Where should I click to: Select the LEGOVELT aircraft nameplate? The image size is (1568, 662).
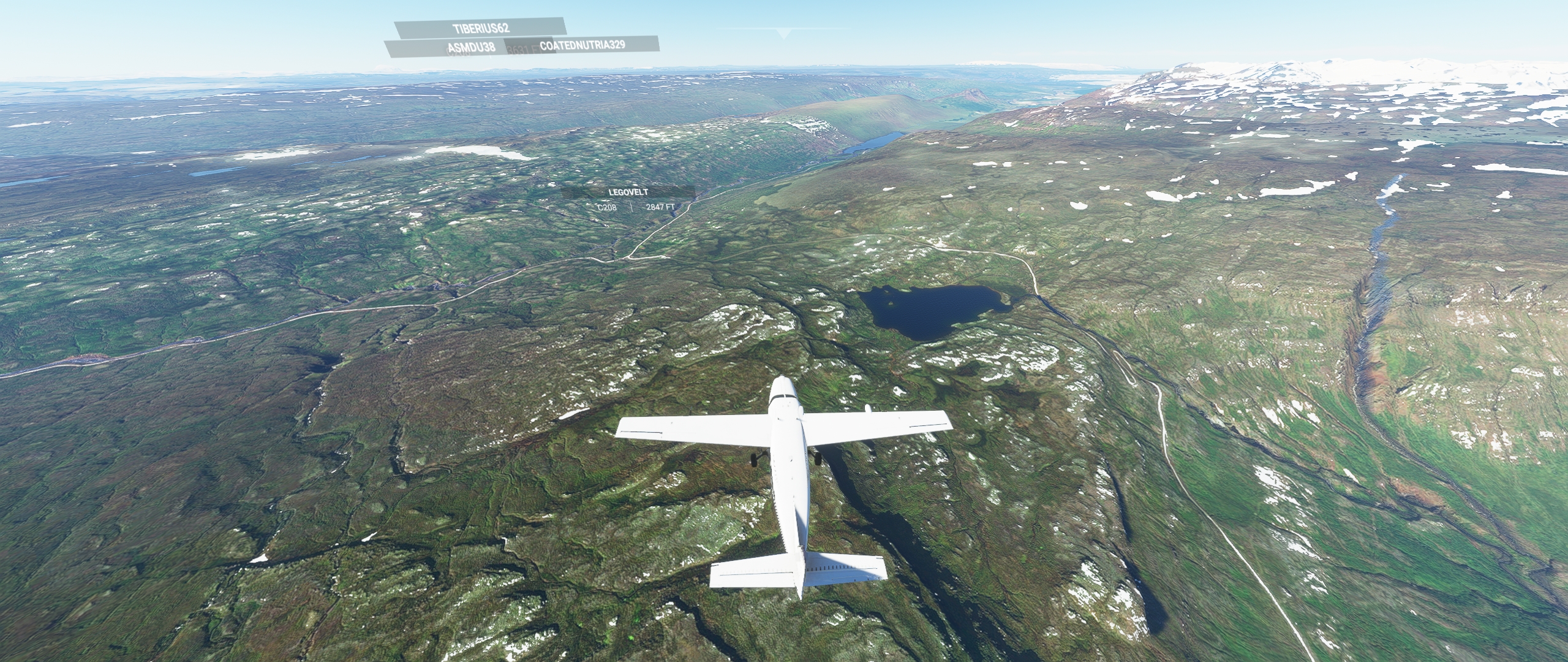(x=628, y=192)
